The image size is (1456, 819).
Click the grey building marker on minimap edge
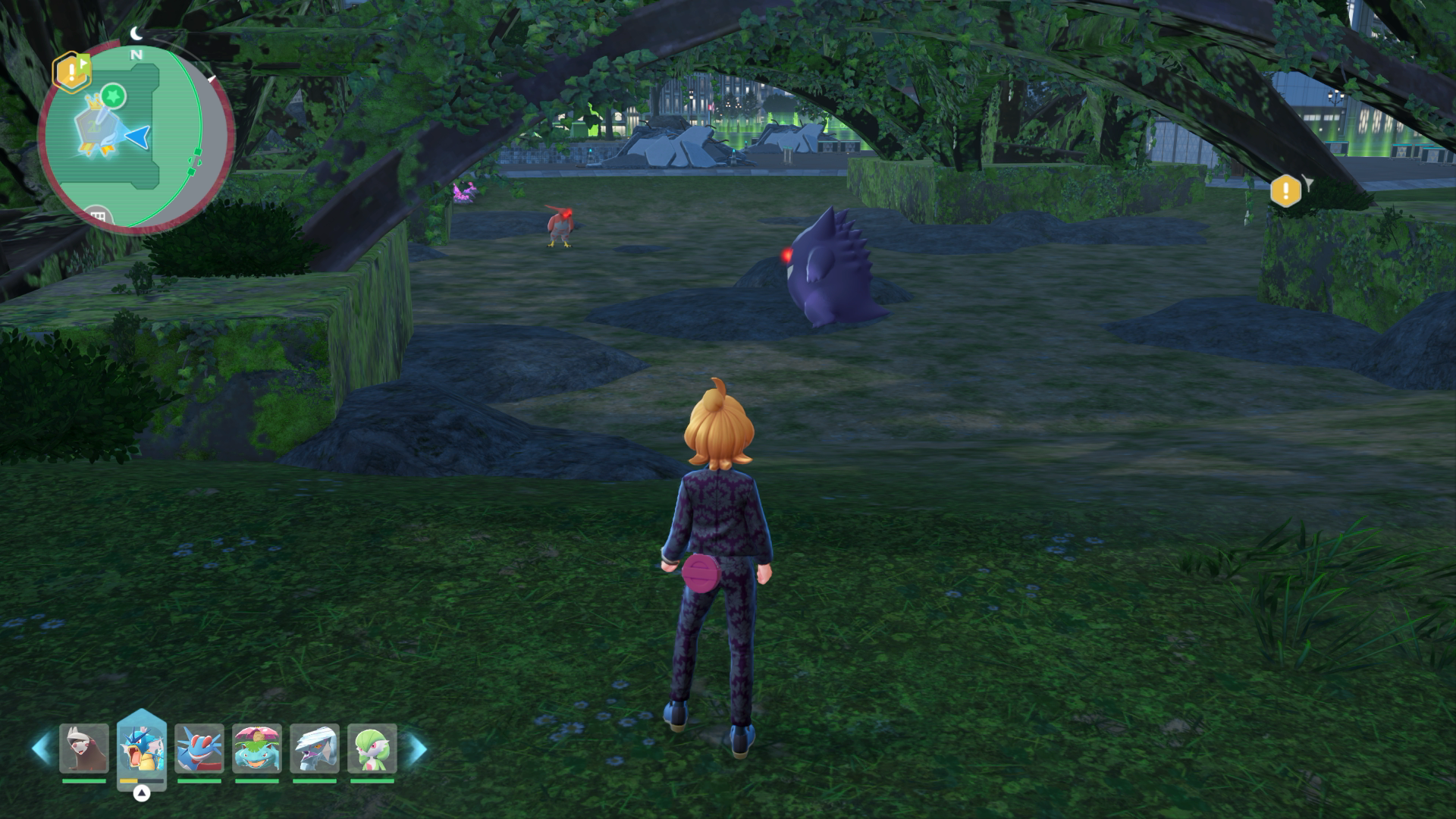point(96,217)
